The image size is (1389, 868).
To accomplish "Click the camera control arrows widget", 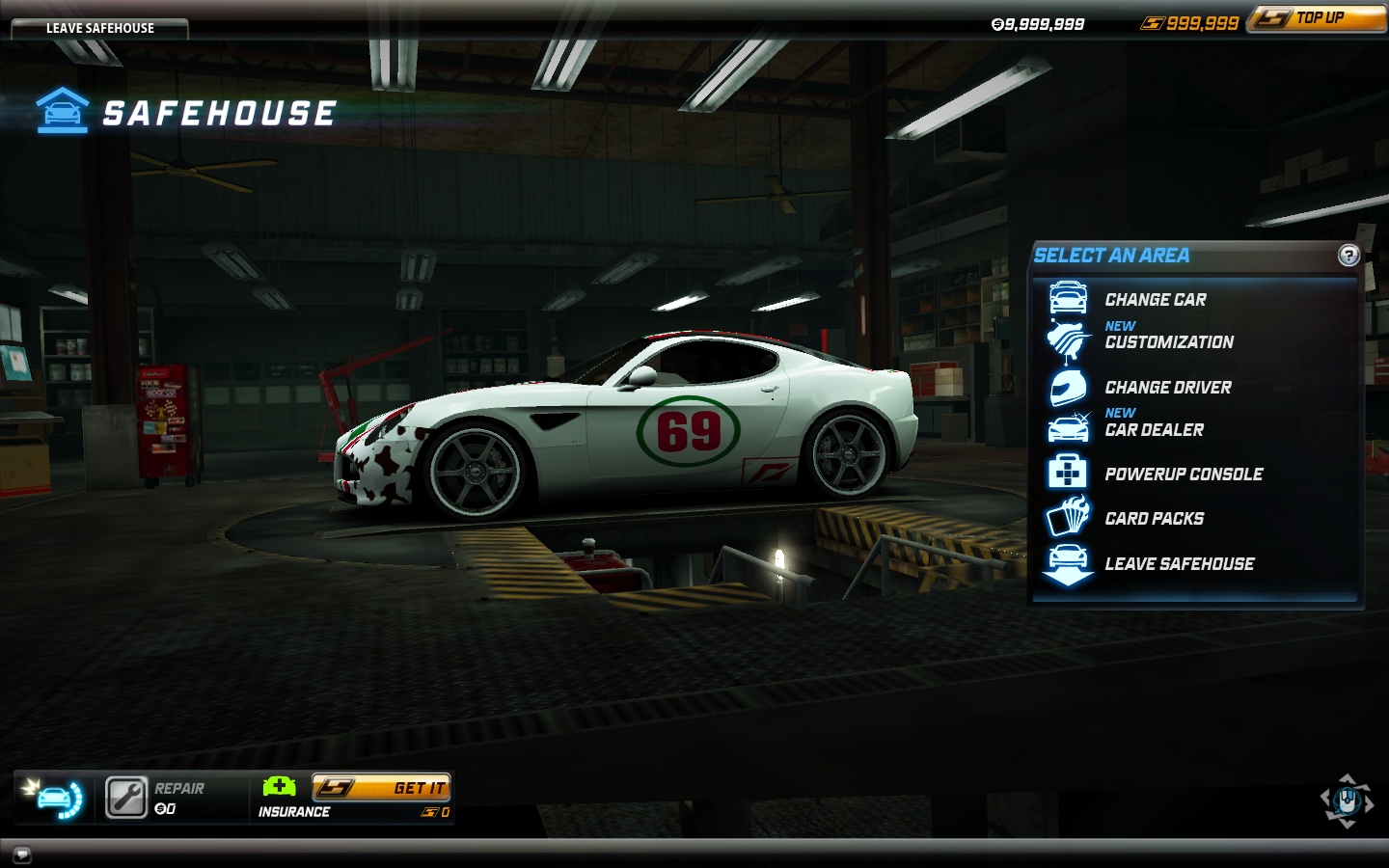I will [1347, 800].
